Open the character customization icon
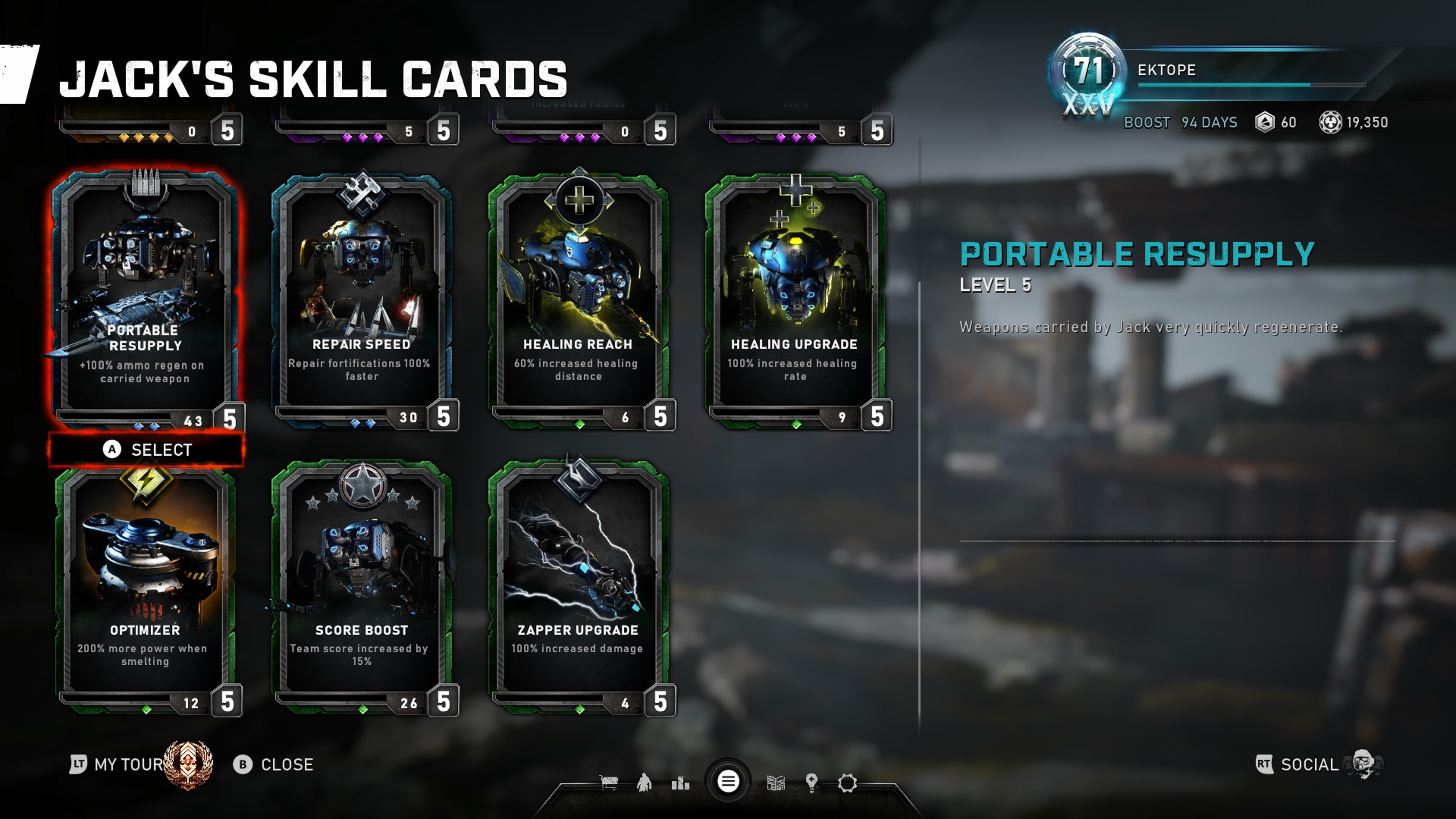This screenshot has height=819, width=1456. 644,783
